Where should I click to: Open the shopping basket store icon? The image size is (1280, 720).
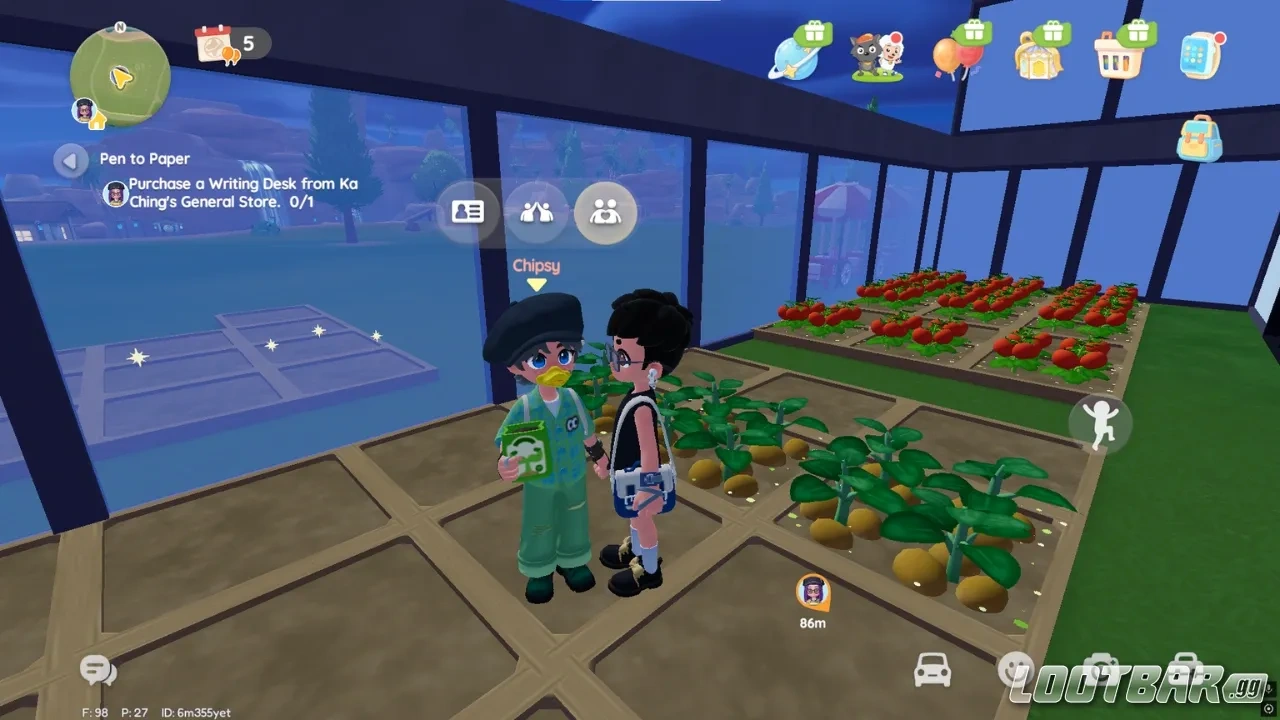(x=1119, y=55)
